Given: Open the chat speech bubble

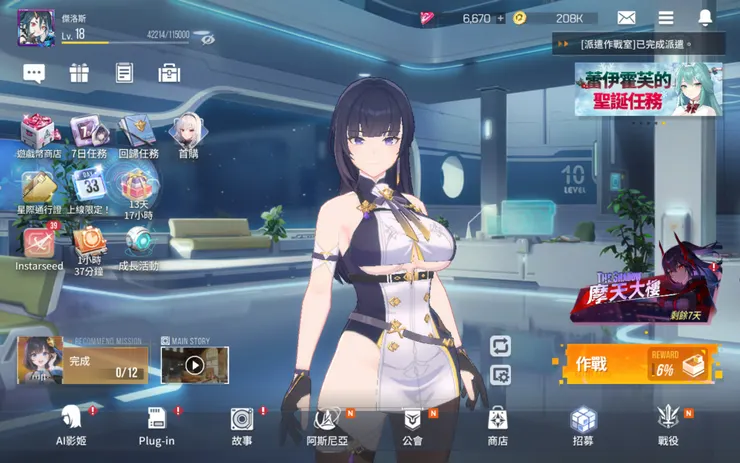Looking at the screenshot, I should [34, 73].
